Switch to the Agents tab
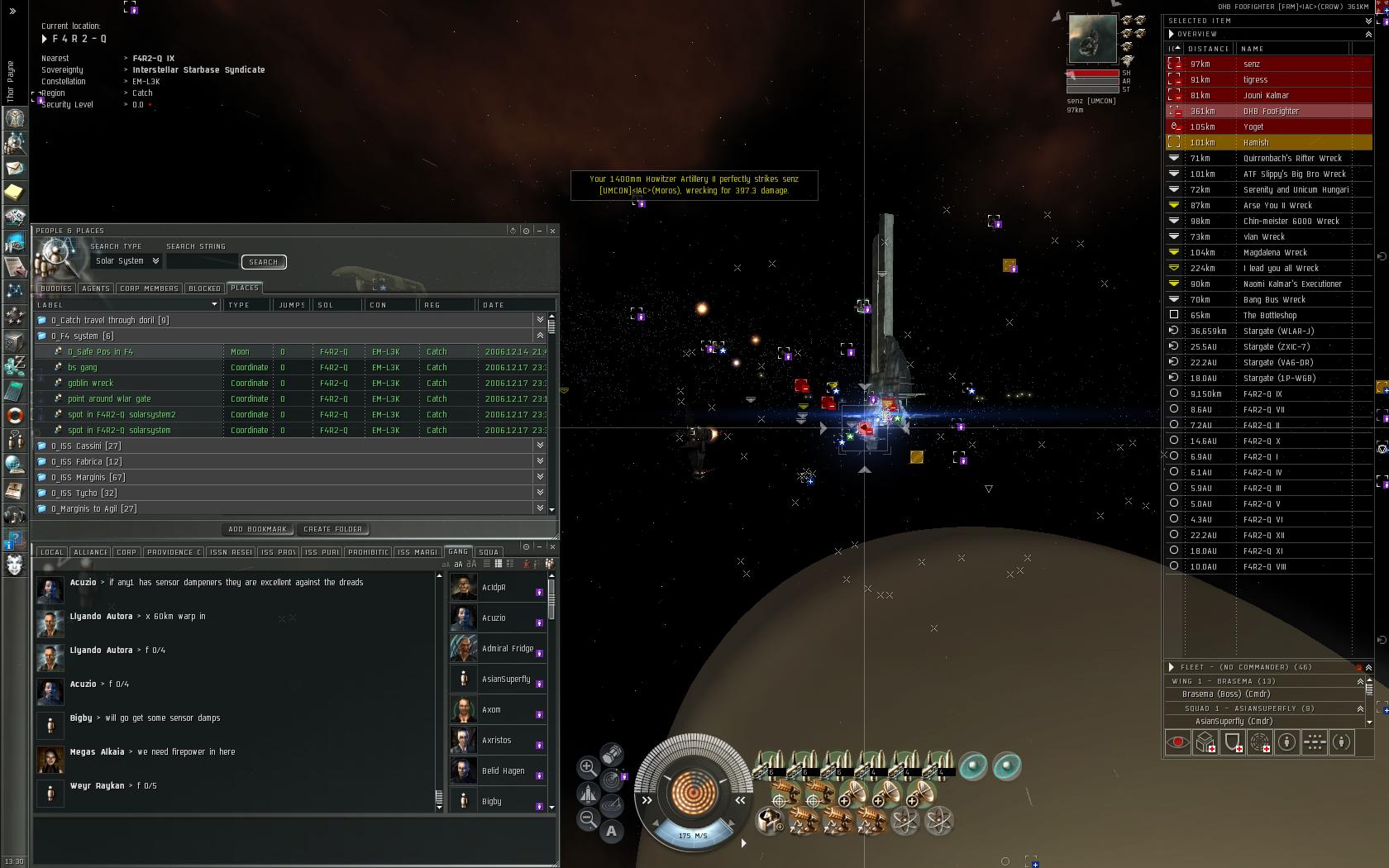Screen dimensions: 1389x868 pyautogui.click(x=96, y=289)
